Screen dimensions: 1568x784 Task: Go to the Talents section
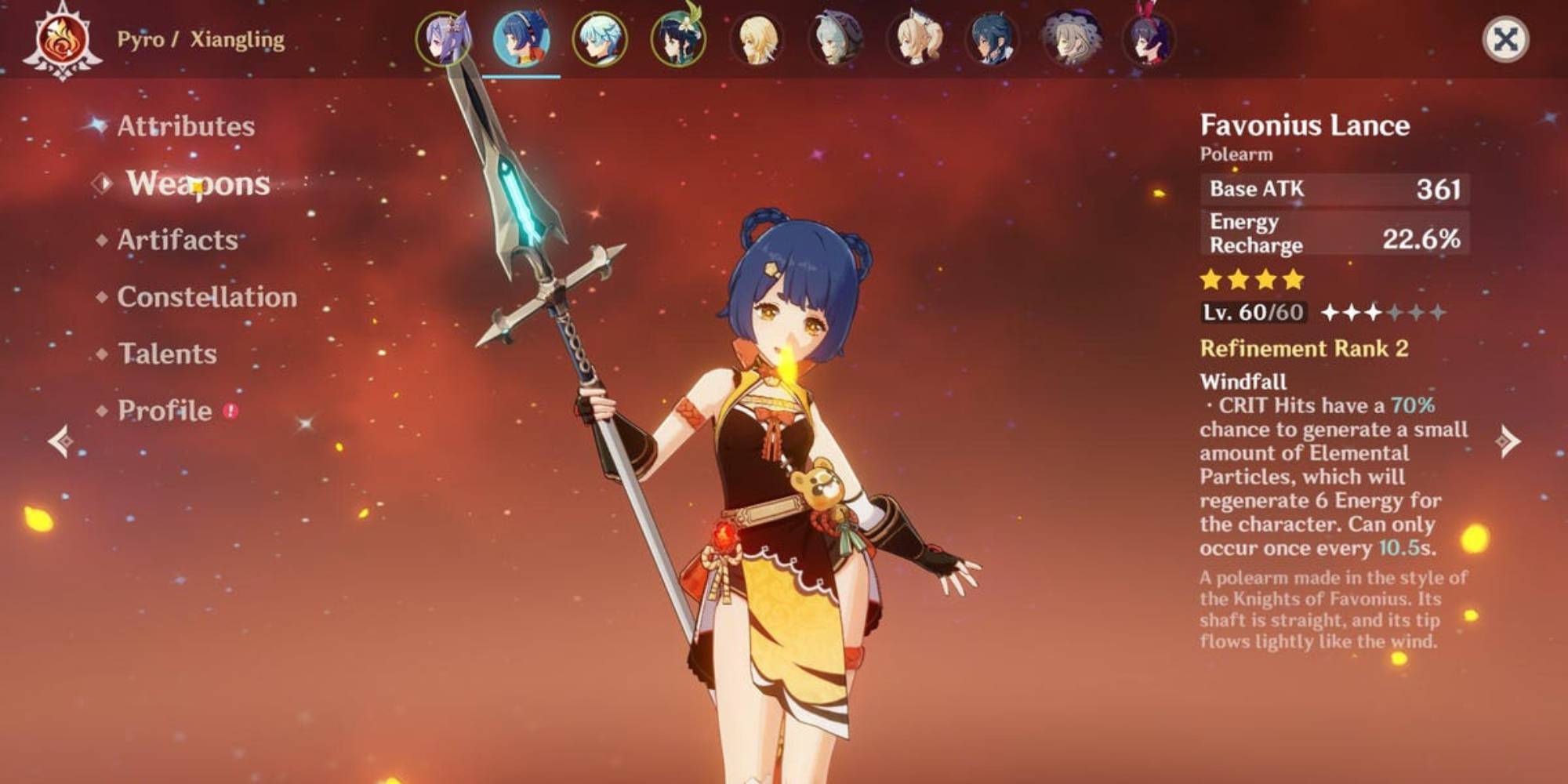167,354
